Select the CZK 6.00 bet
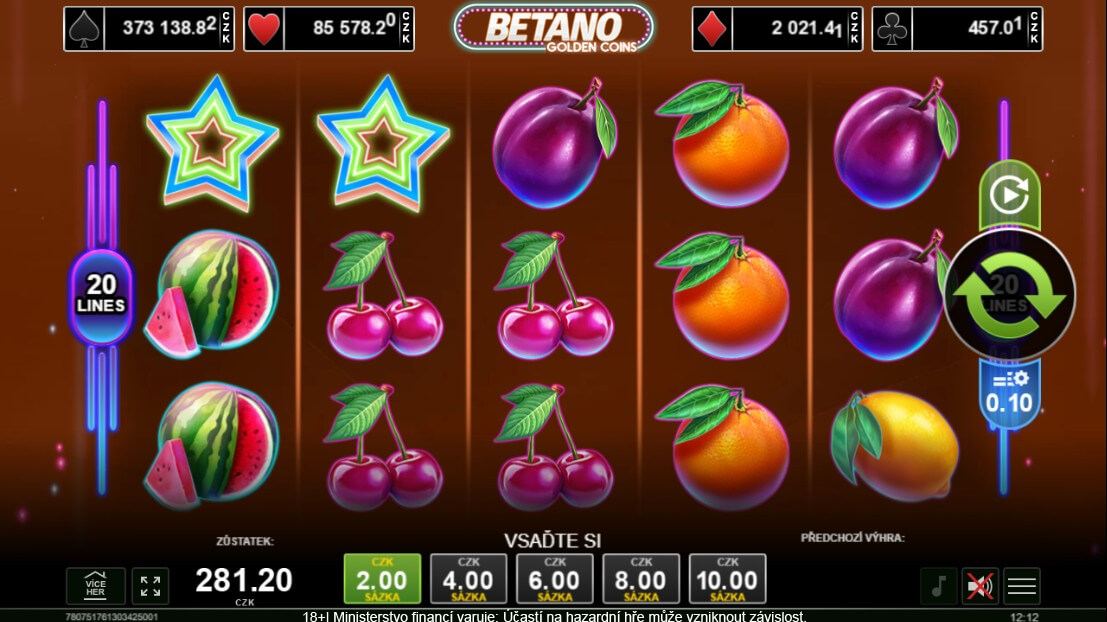Image resolution: width=1107 pixels, height=622 pixels. (x=554, y=579)
